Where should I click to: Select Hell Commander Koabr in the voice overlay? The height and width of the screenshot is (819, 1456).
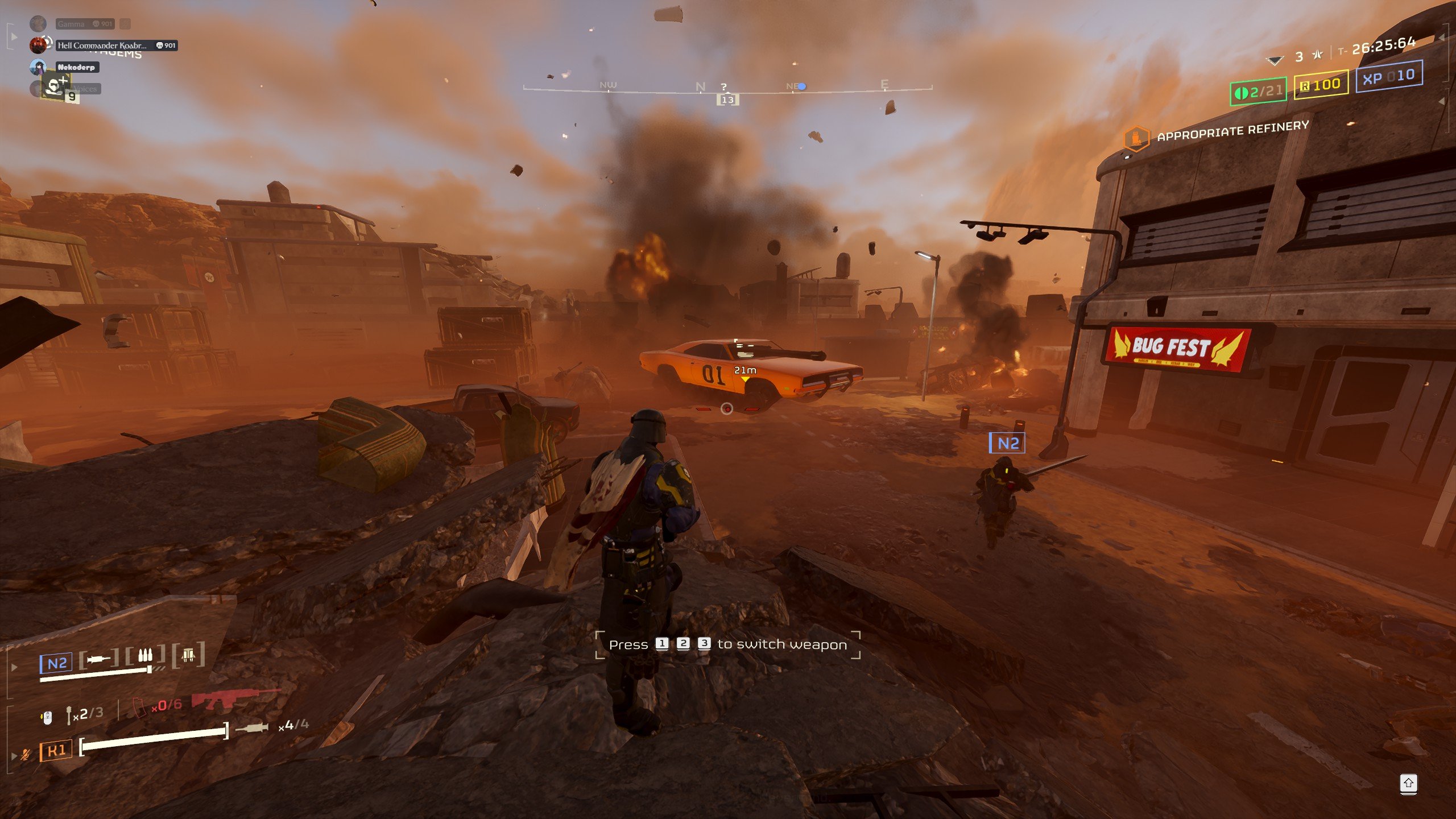click(x=102, y=45)
